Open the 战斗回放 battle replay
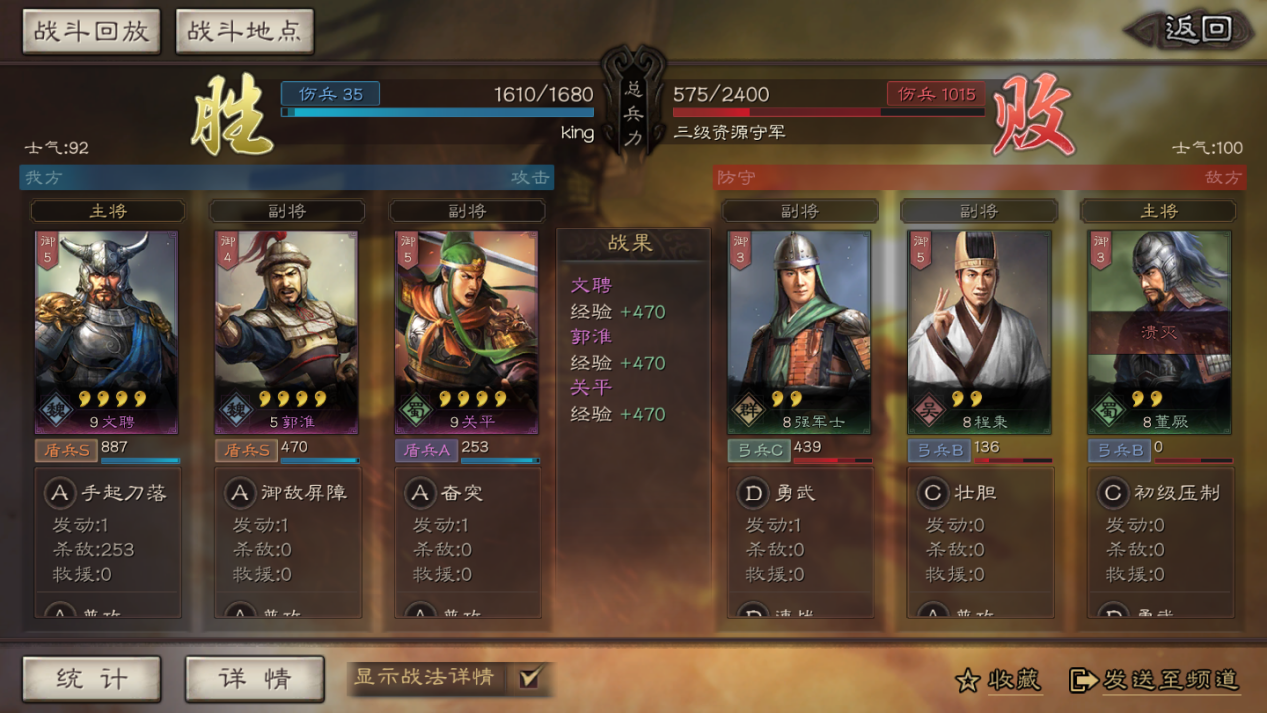The height and width of the screenshot is (713, 1267). pyautogui.click(x=91, y=31)
